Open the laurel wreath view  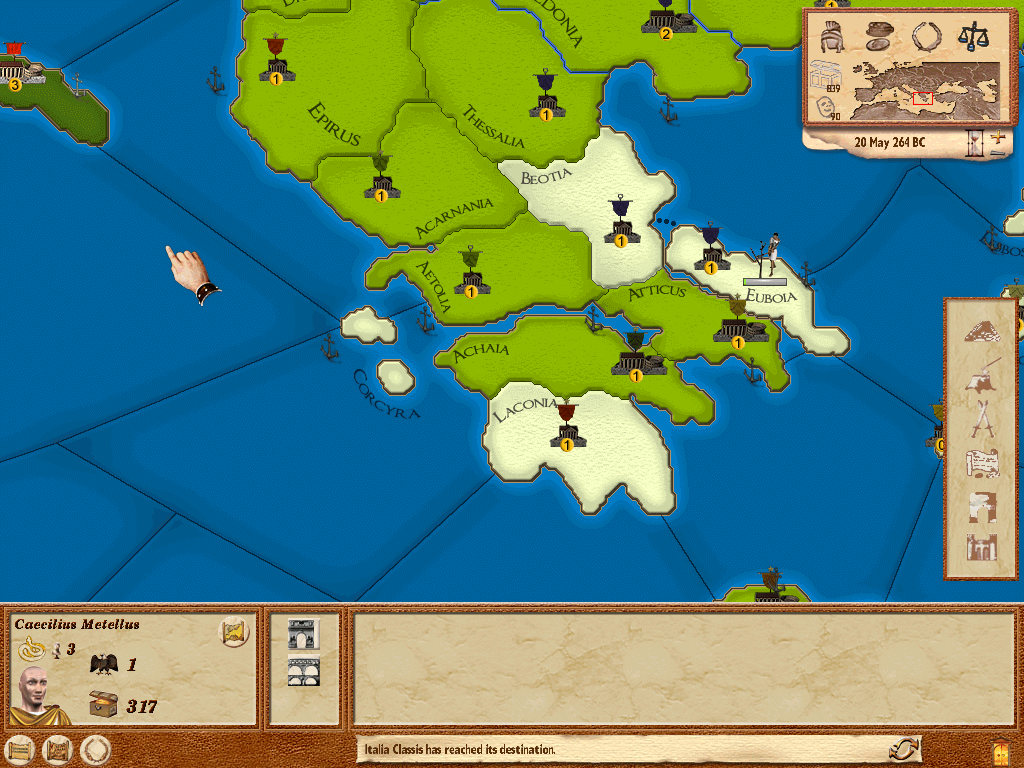point(926,37)
